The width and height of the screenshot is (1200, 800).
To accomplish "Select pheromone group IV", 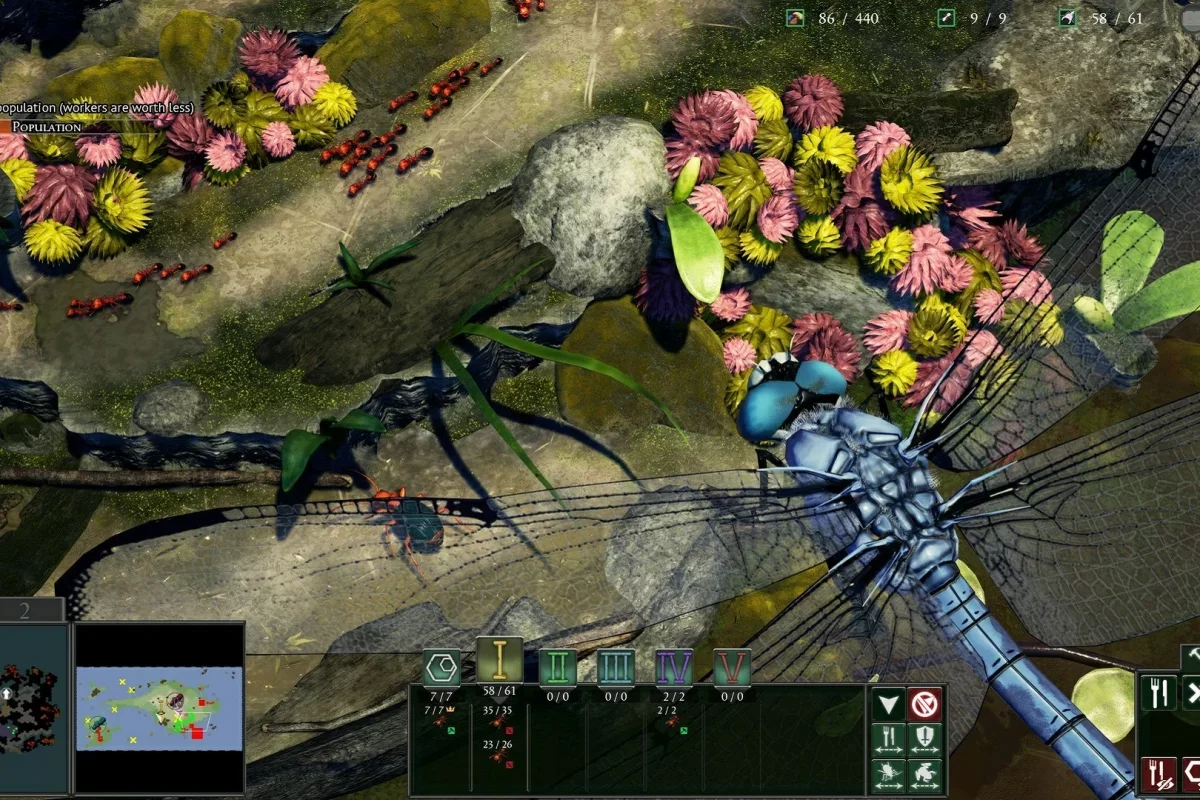I will pos(674,667).
